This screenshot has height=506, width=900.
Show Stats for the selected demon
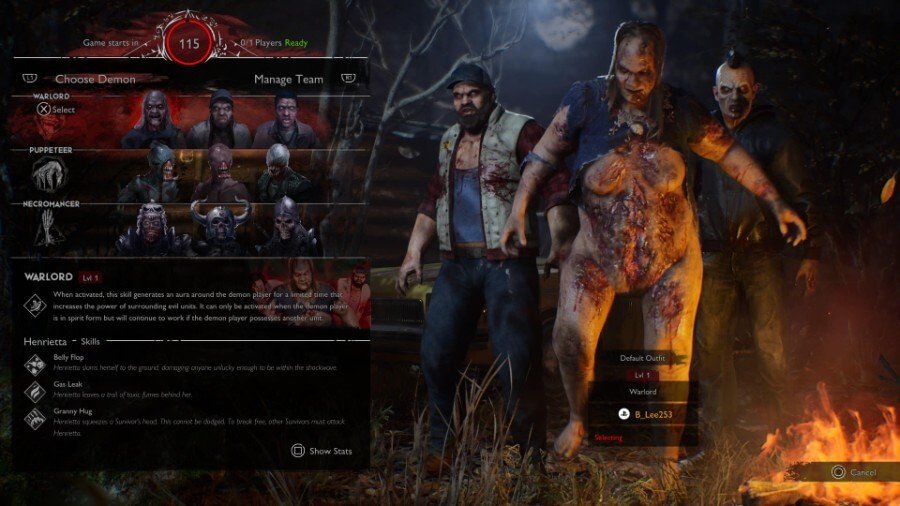(322, 451)
